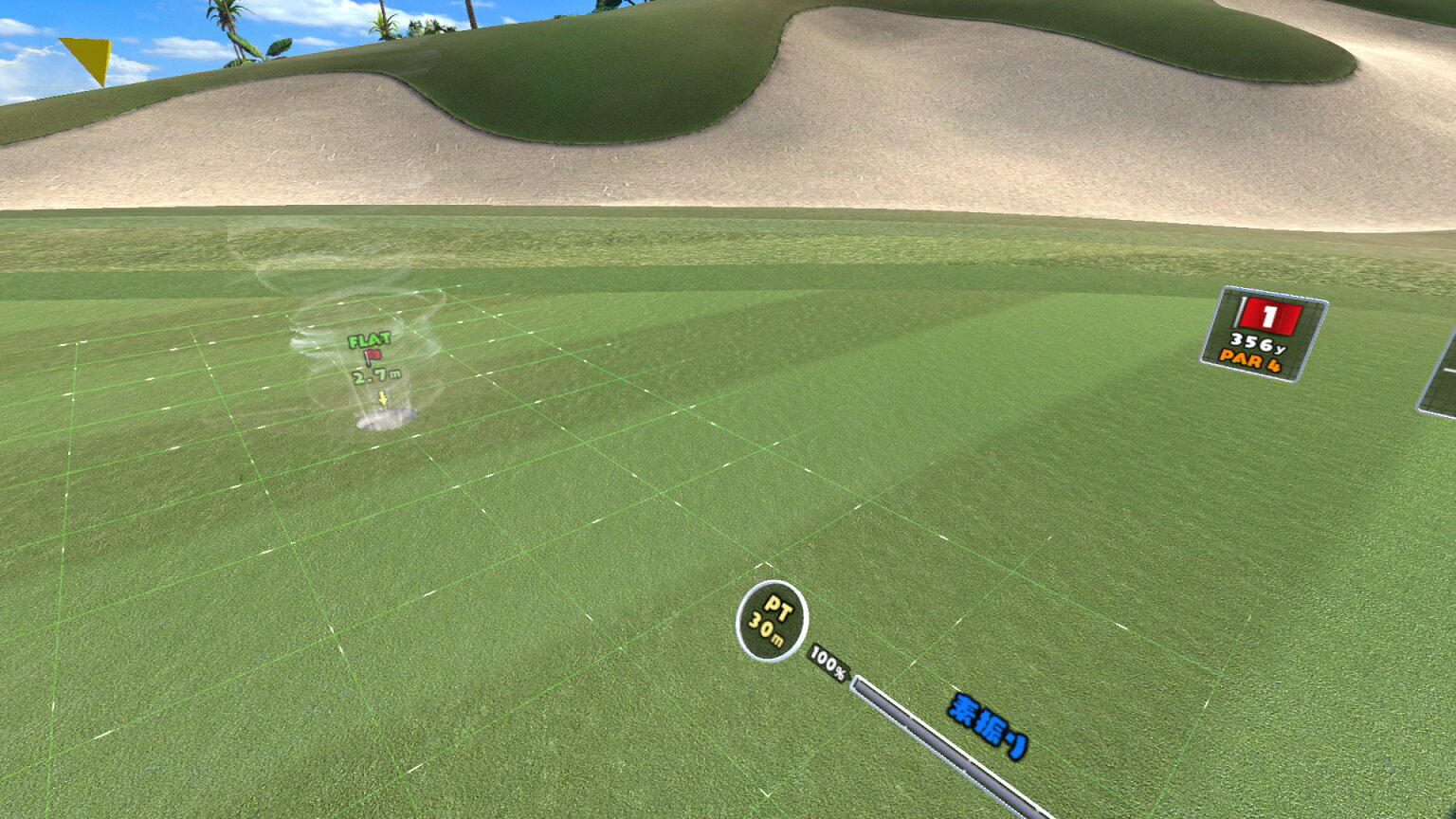Screen dimensions: 1456x819
Task: Select the hole 1 number badge
Action: click(x=1270, y=313)
